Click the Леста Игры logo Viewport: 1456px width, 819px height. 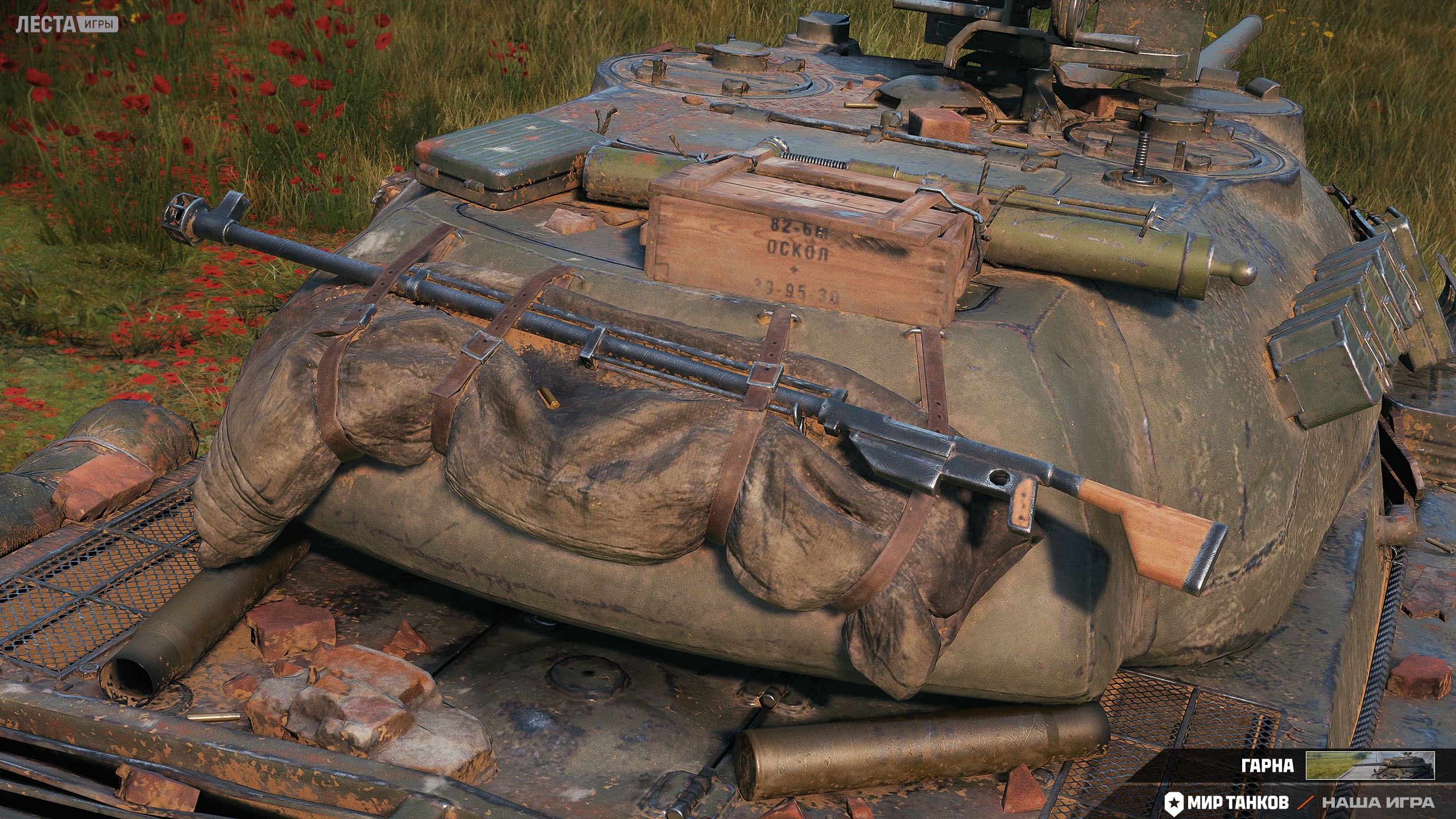(x=67, y=24)
